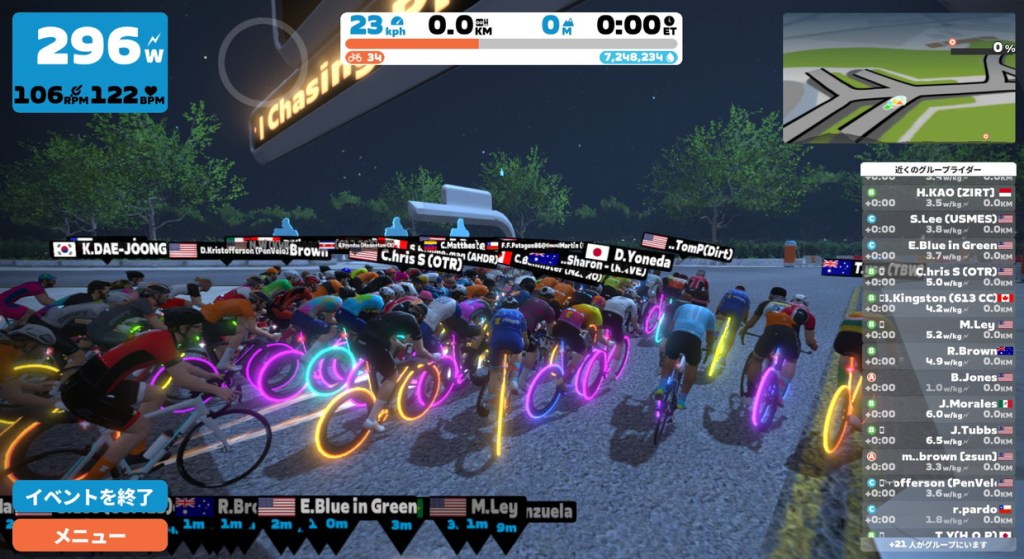The image size is (1024, 559).
Task: Choose S.Lee (USMES) from nearby riders
Action: tap(938, 223)
